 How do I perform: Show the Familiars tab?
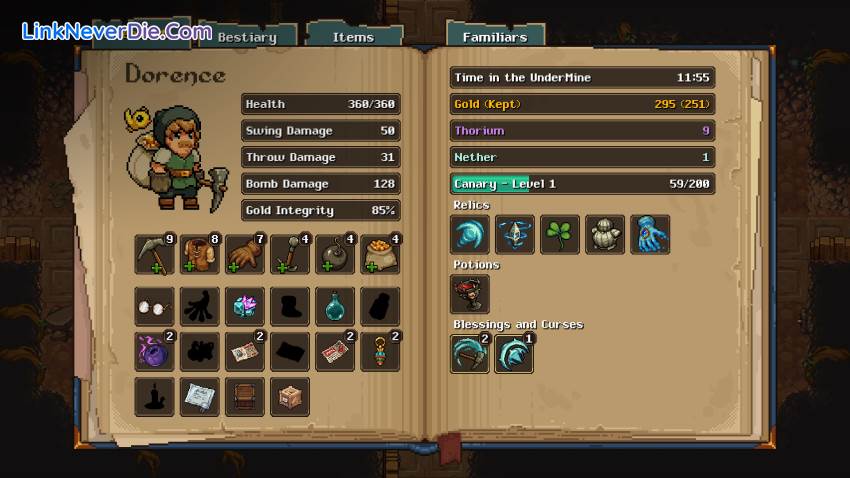[x=494, y=37]
